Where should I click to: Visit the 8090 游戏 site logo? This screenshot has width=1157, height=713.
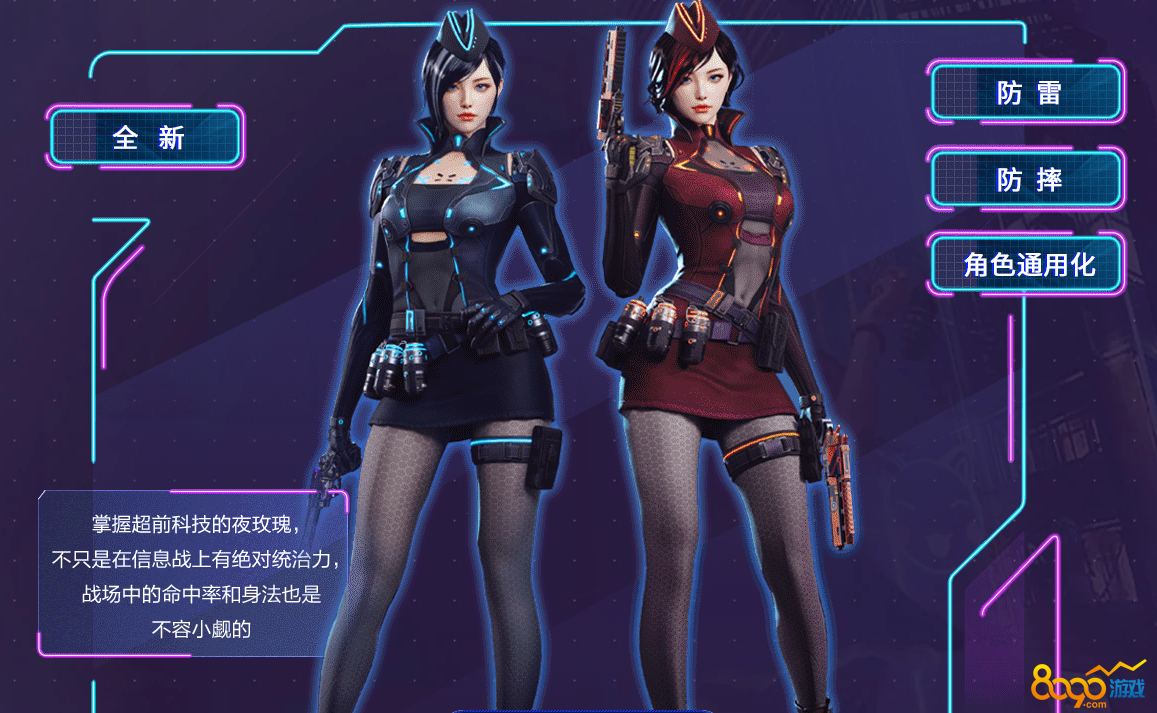point(1086,685)
